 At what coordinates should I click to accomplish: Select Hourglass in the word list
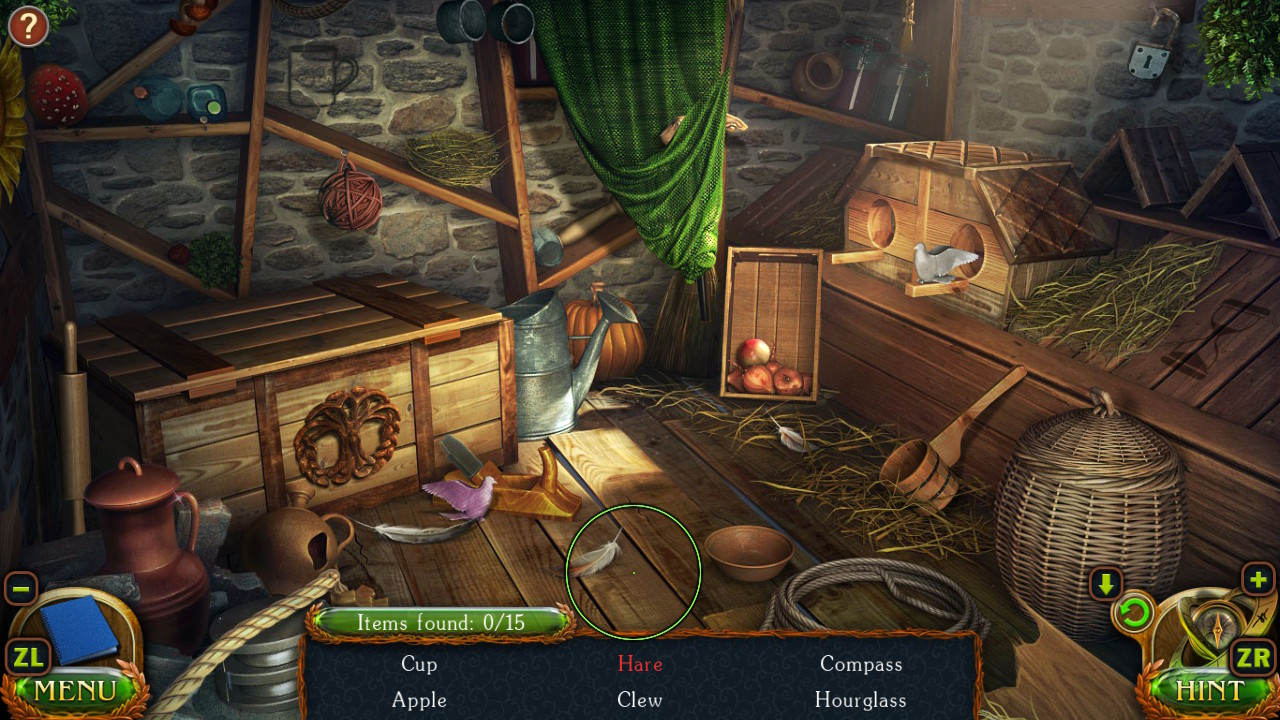tap(861, 701)
